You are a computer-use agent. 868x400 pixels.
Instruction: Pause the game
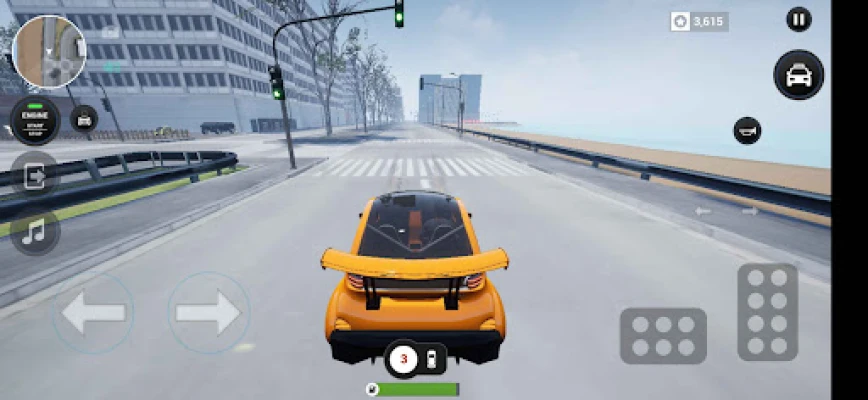coord(798,19)
